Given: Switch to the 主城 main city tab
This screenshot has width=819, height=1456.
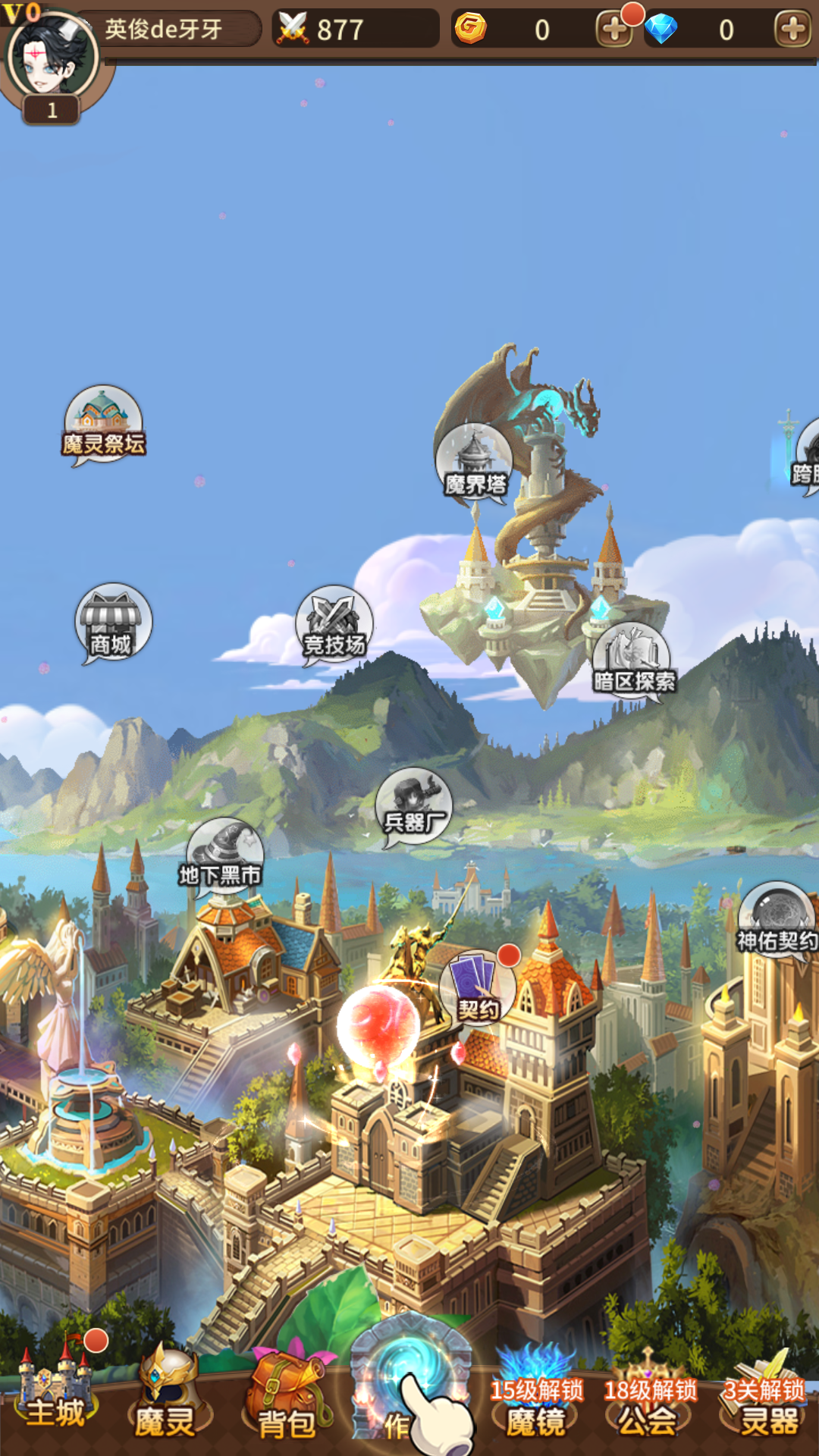Looking at the screenshot, I should [56, 1397].
